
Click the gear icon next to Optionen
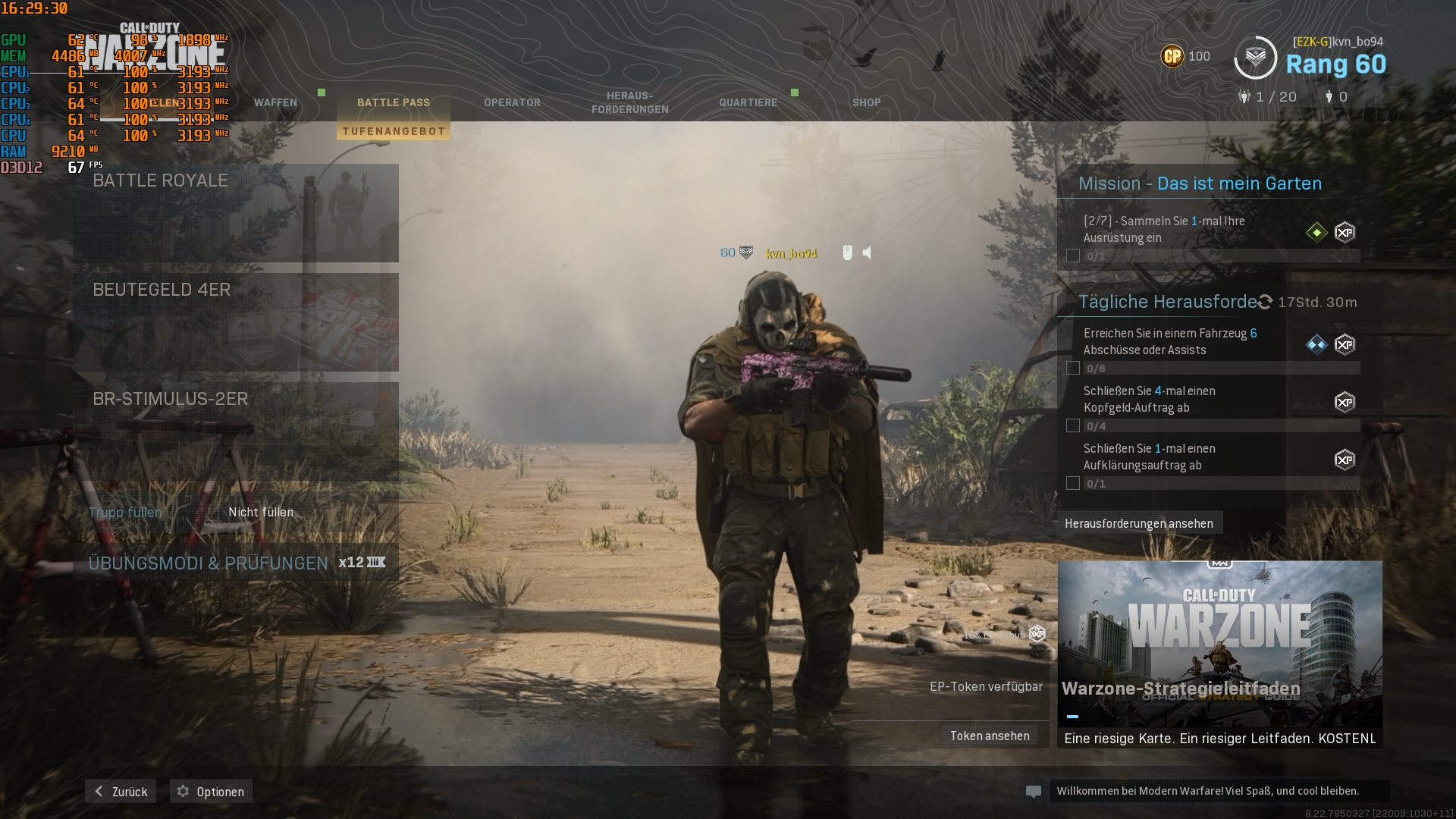[182, 791]
